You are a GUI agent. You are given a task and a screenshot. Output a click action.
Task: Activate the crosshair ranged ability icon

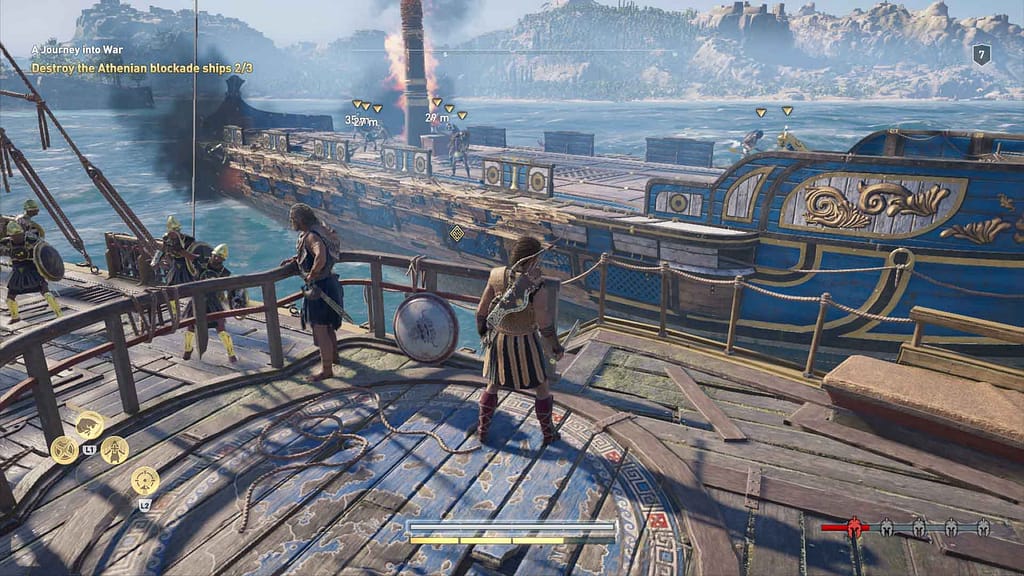145,480
